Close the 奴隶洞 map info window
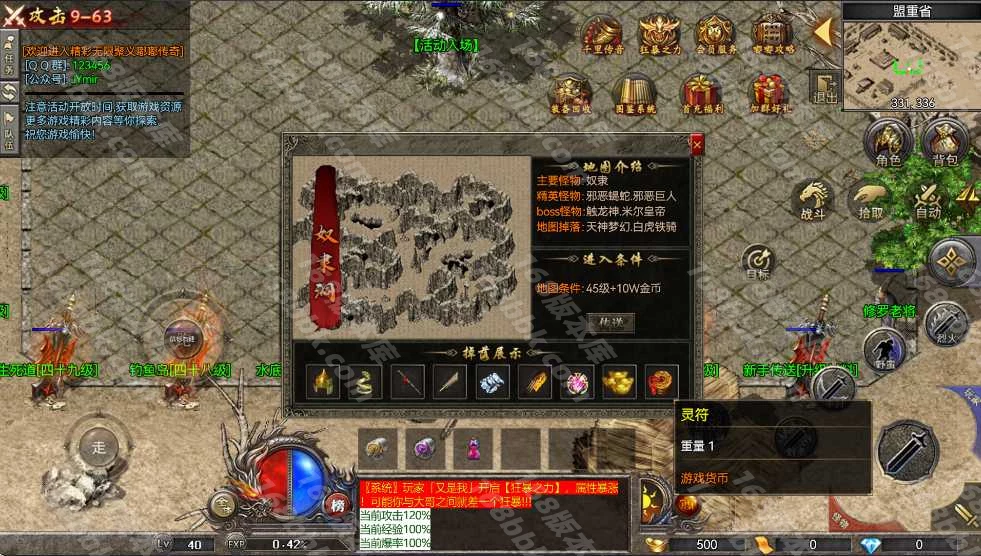The width and height of the screenshot is (981, 556). pyautogui.click(x=697, y=145)
